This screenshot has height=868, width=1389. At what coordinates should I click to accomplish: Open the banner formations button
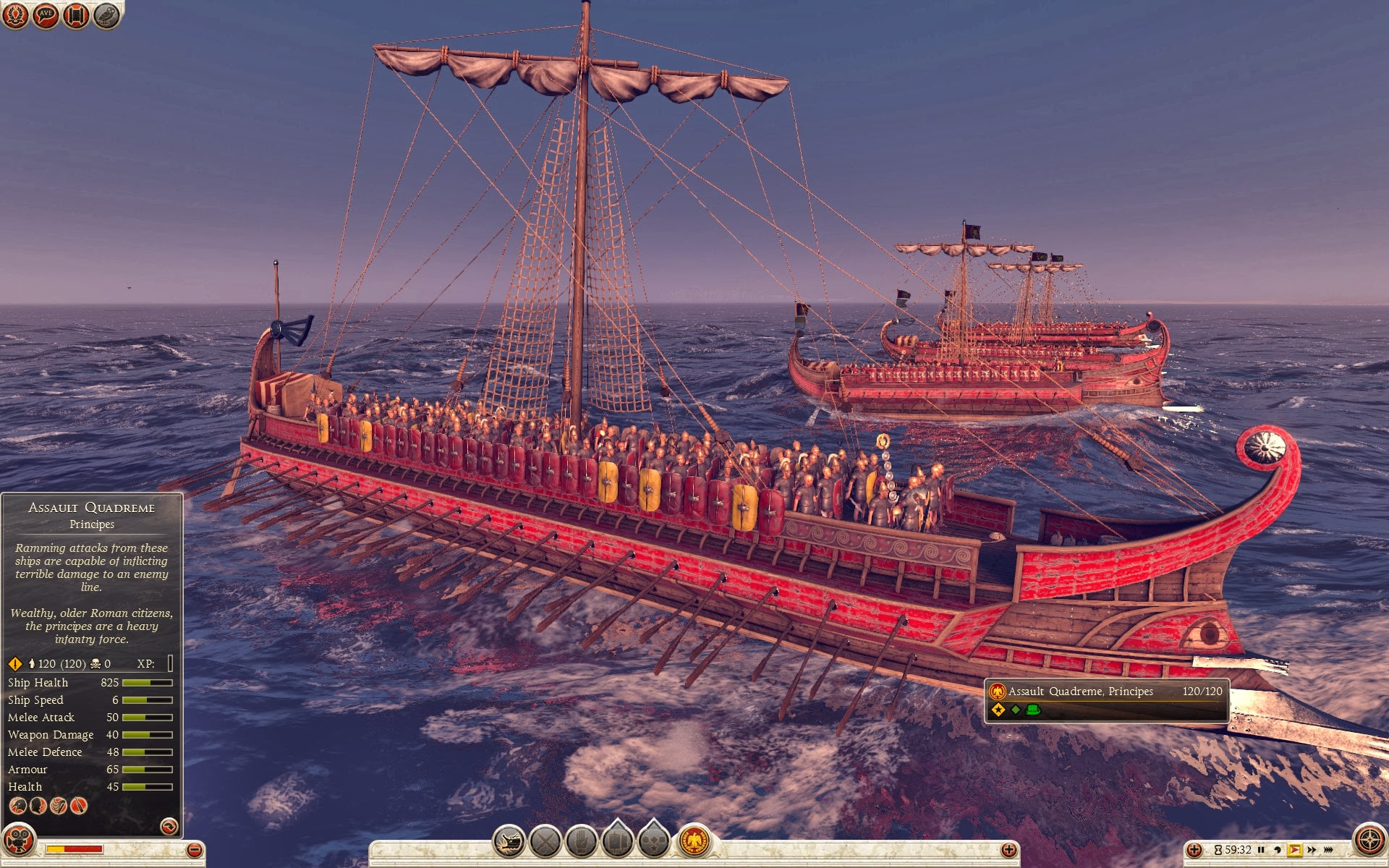tap(618, 841)
